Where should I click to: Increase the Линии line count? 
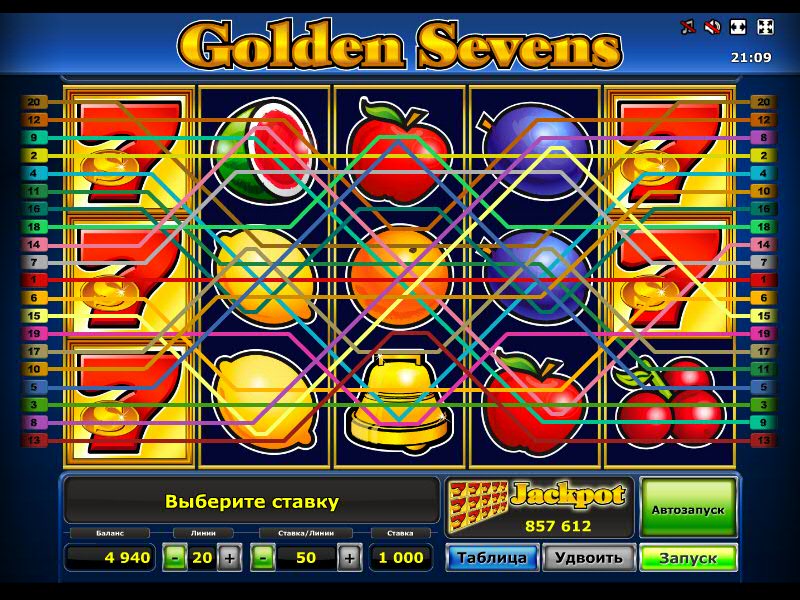229,558
